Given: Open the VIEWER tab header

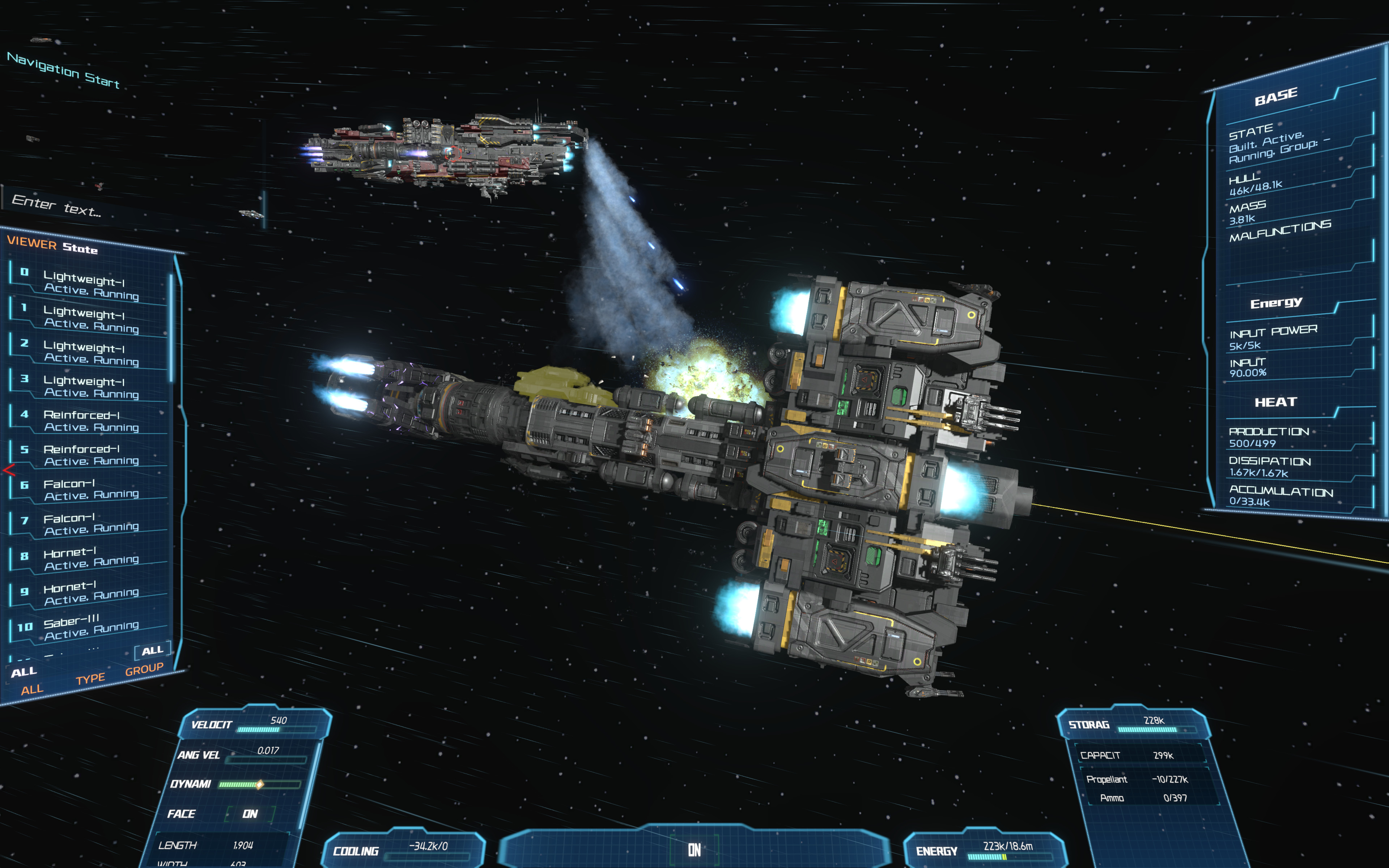Looking at the screenshot, I should coord(31,243).
